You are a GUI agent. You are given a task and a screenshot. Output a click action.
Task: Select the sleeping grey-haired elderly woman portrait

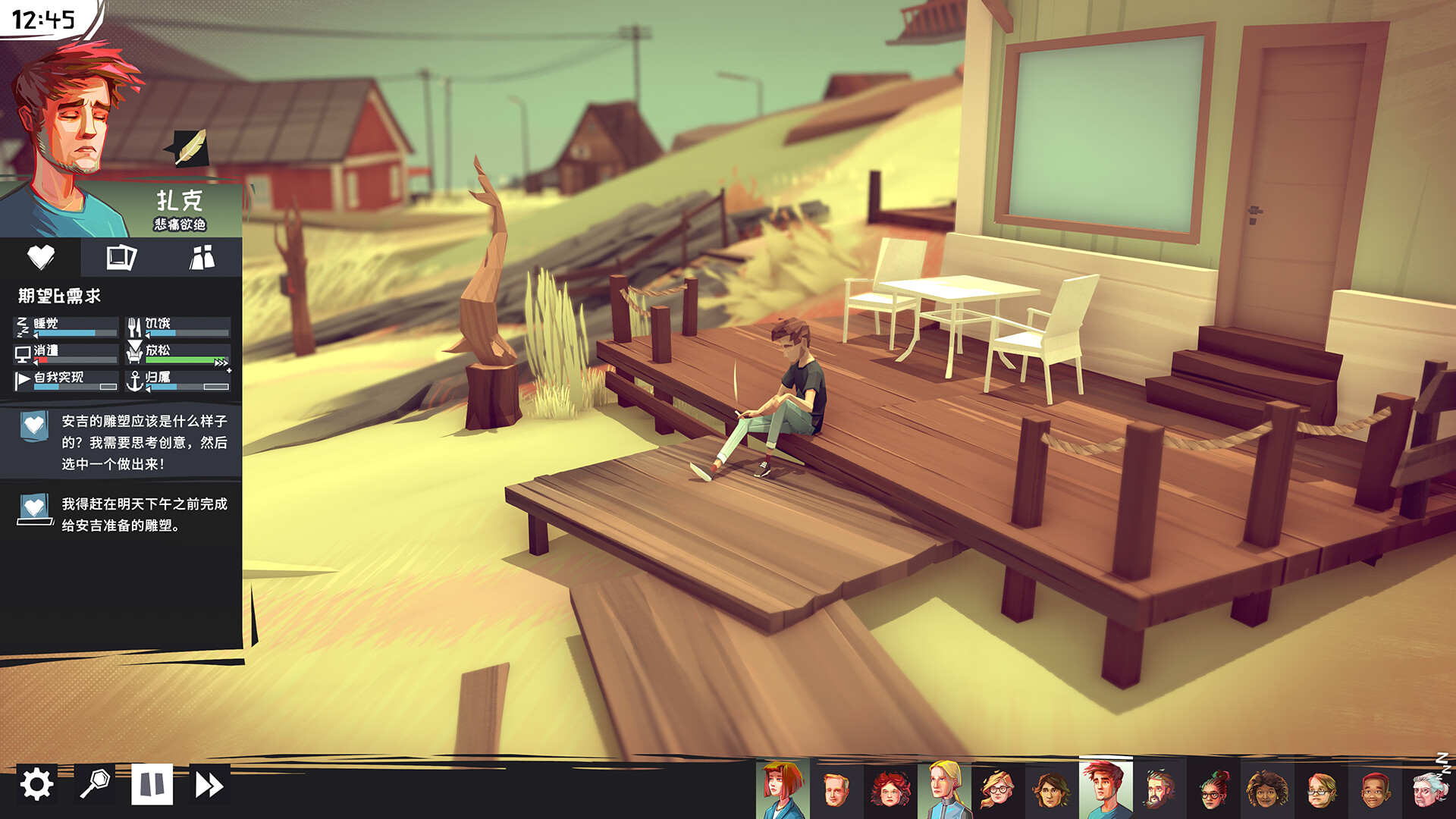[1429, 790]
